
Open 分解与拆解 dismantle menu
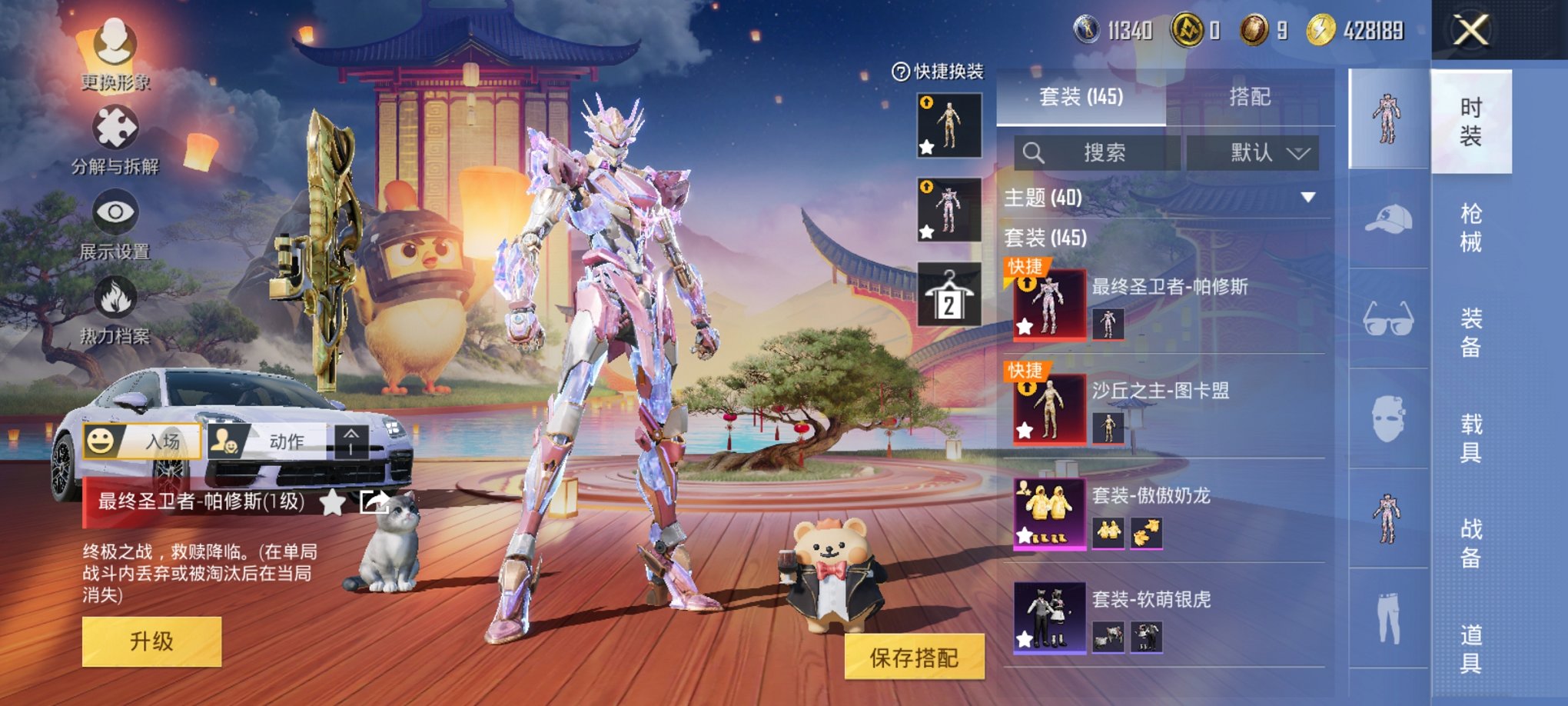pos(115,138)
